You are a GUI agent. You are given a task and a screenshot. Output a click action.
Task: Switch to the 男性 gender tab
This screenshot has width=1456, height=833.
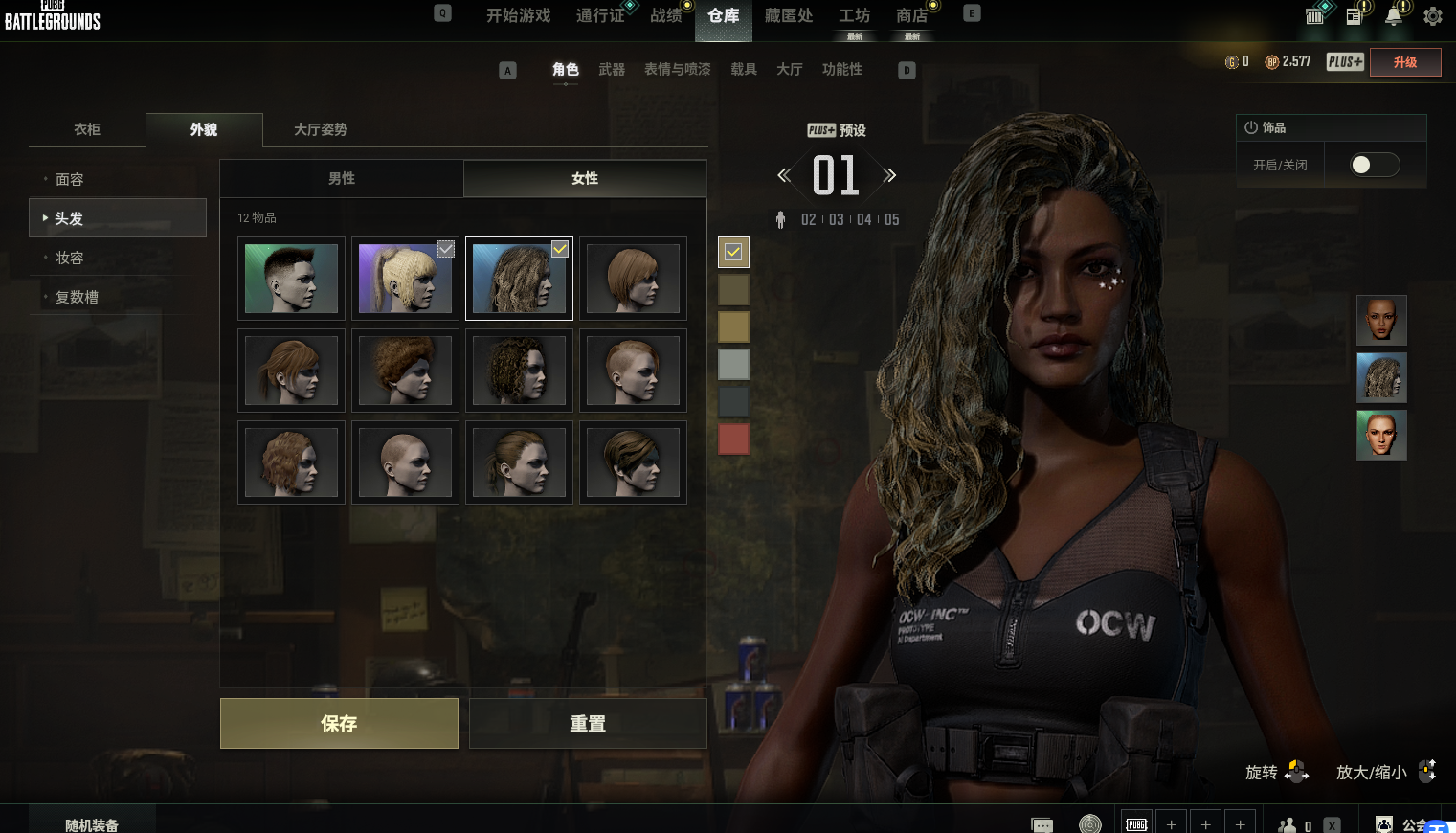tap(342, 178)
